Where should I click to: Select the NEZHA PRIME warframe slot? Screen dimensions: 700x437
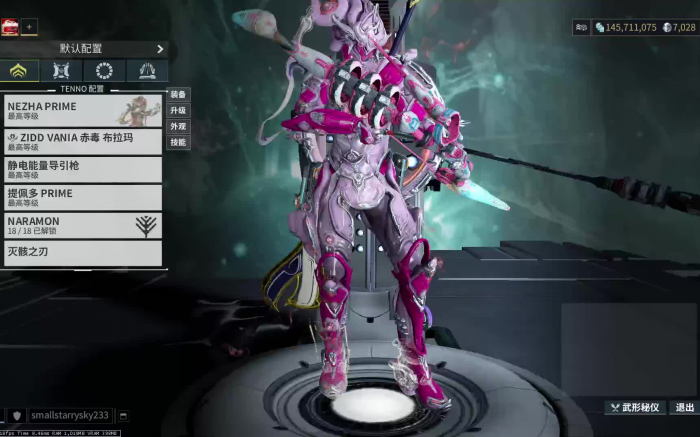pyautogui.click(x=82, y=110)
